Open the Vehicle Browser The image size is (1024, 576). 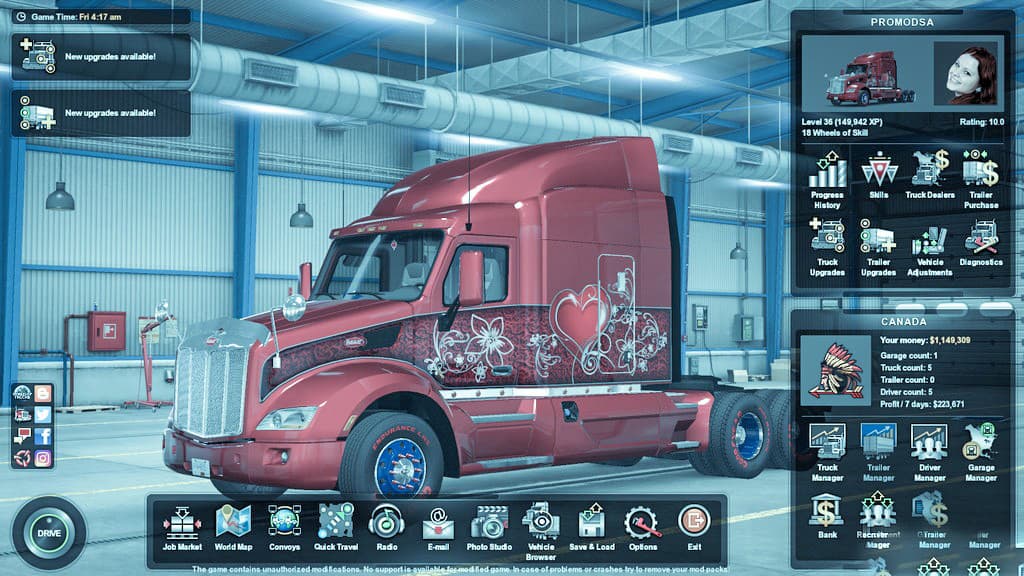[540, 527]
